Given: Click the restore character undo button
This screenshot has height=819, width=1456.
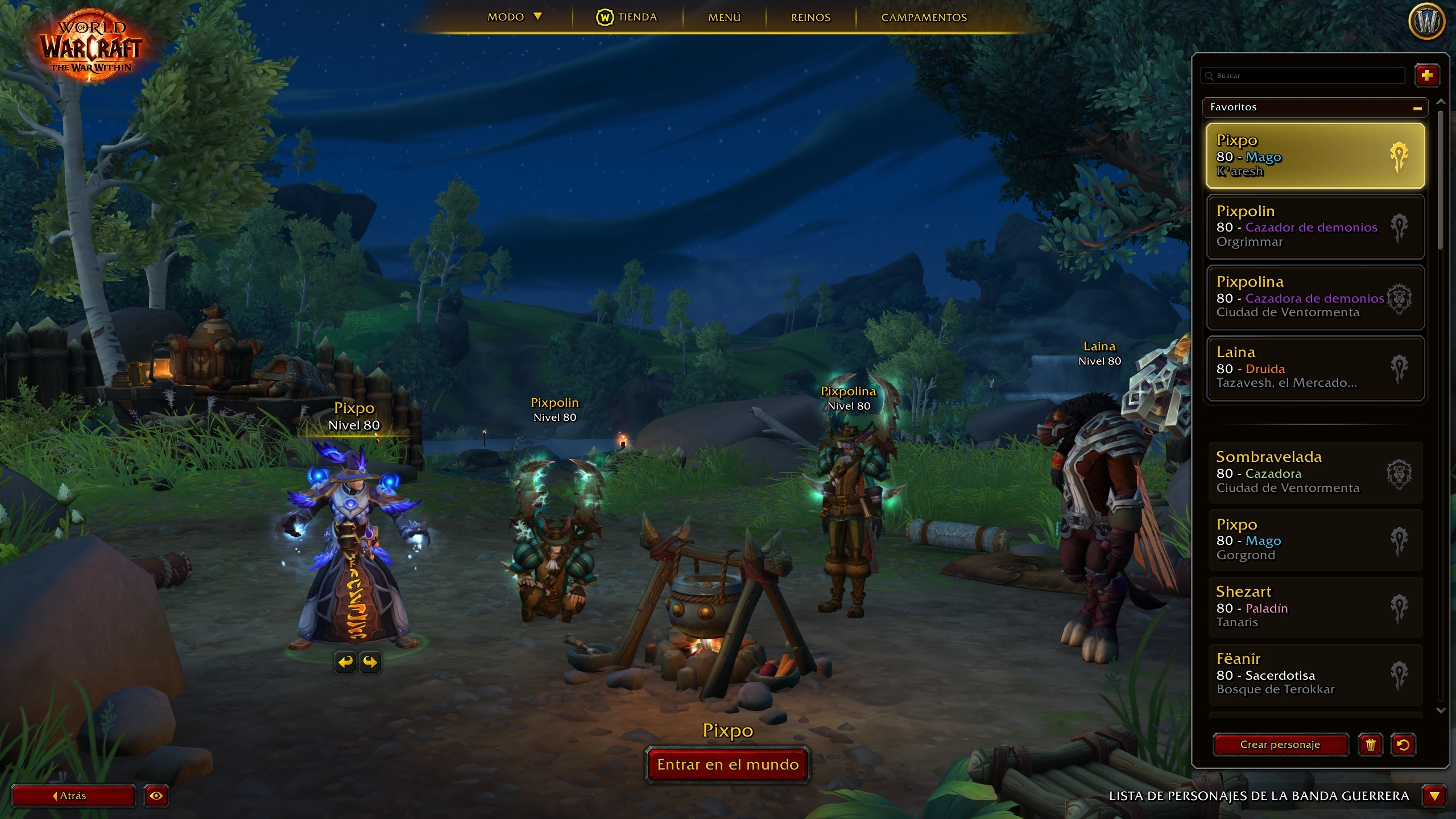Looking at the screenshot, I should point(1403,744).
